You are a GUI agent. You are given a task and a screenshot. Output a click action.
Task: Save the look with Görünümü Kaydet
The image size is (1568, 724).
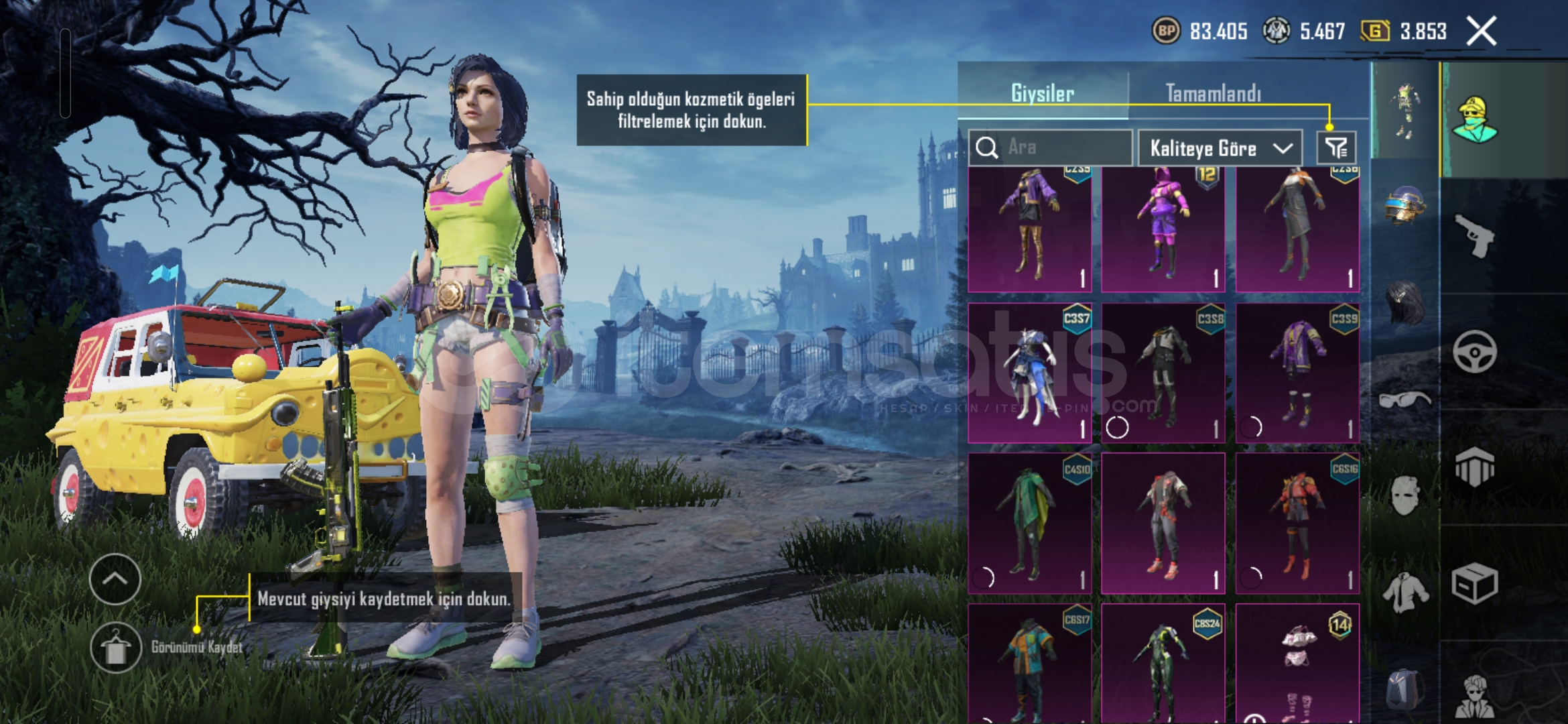coord(116,647)
